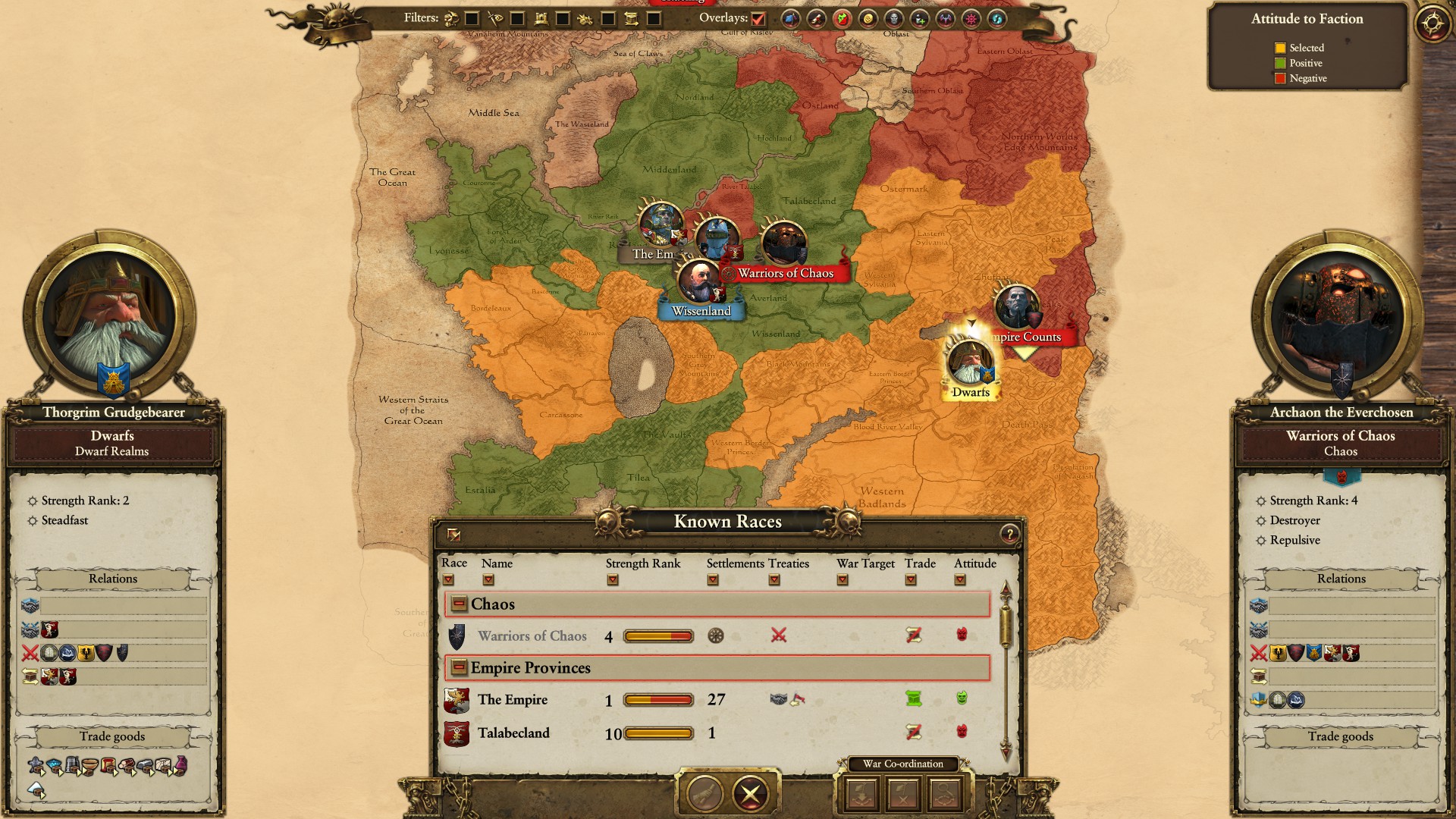Open Known Races help with question mark
Screen dimensions: 1456x819
(1009, 534)
